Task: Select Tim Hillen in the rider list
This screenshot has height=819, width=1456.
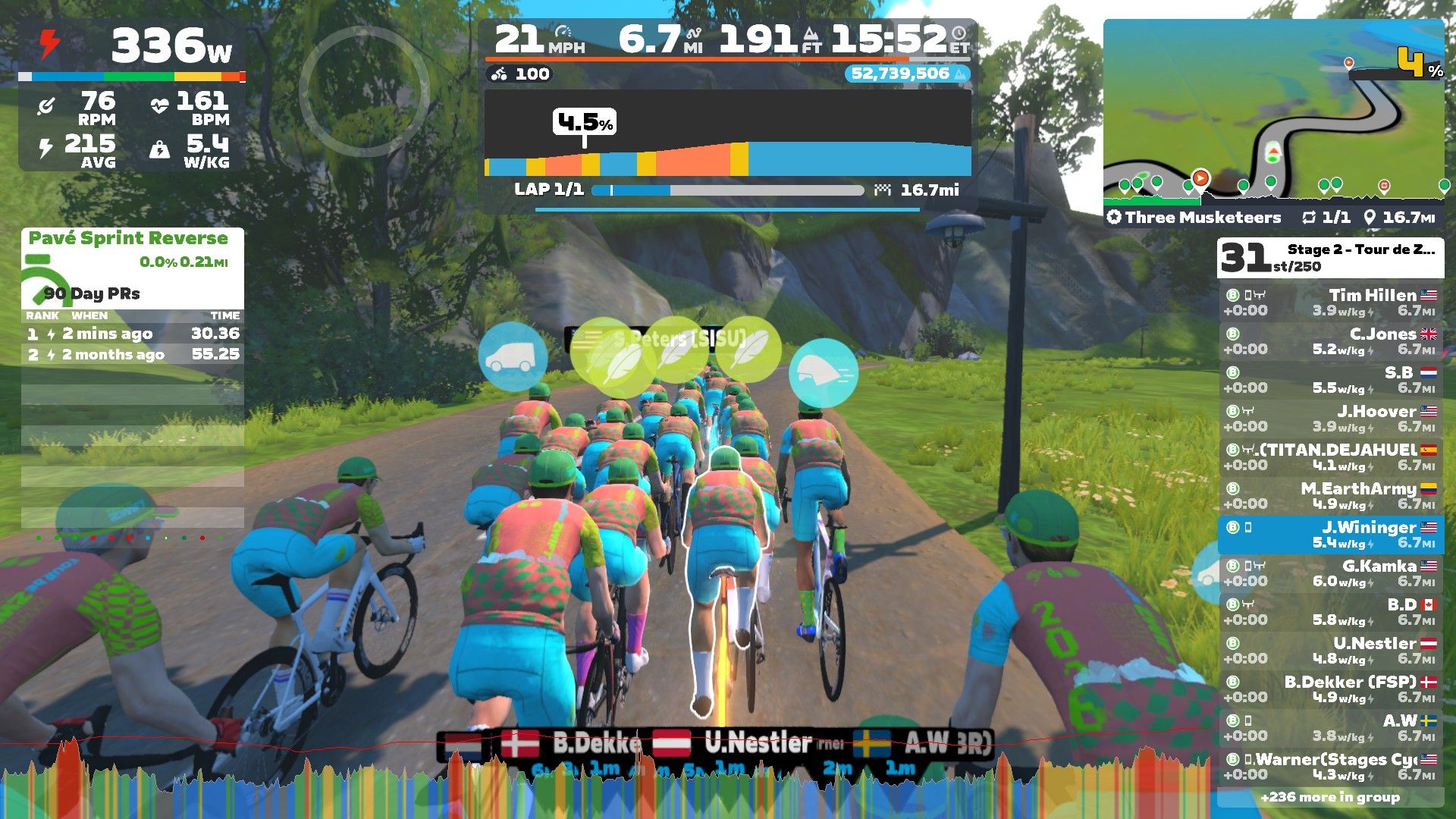Action: tap(1331, 303)
